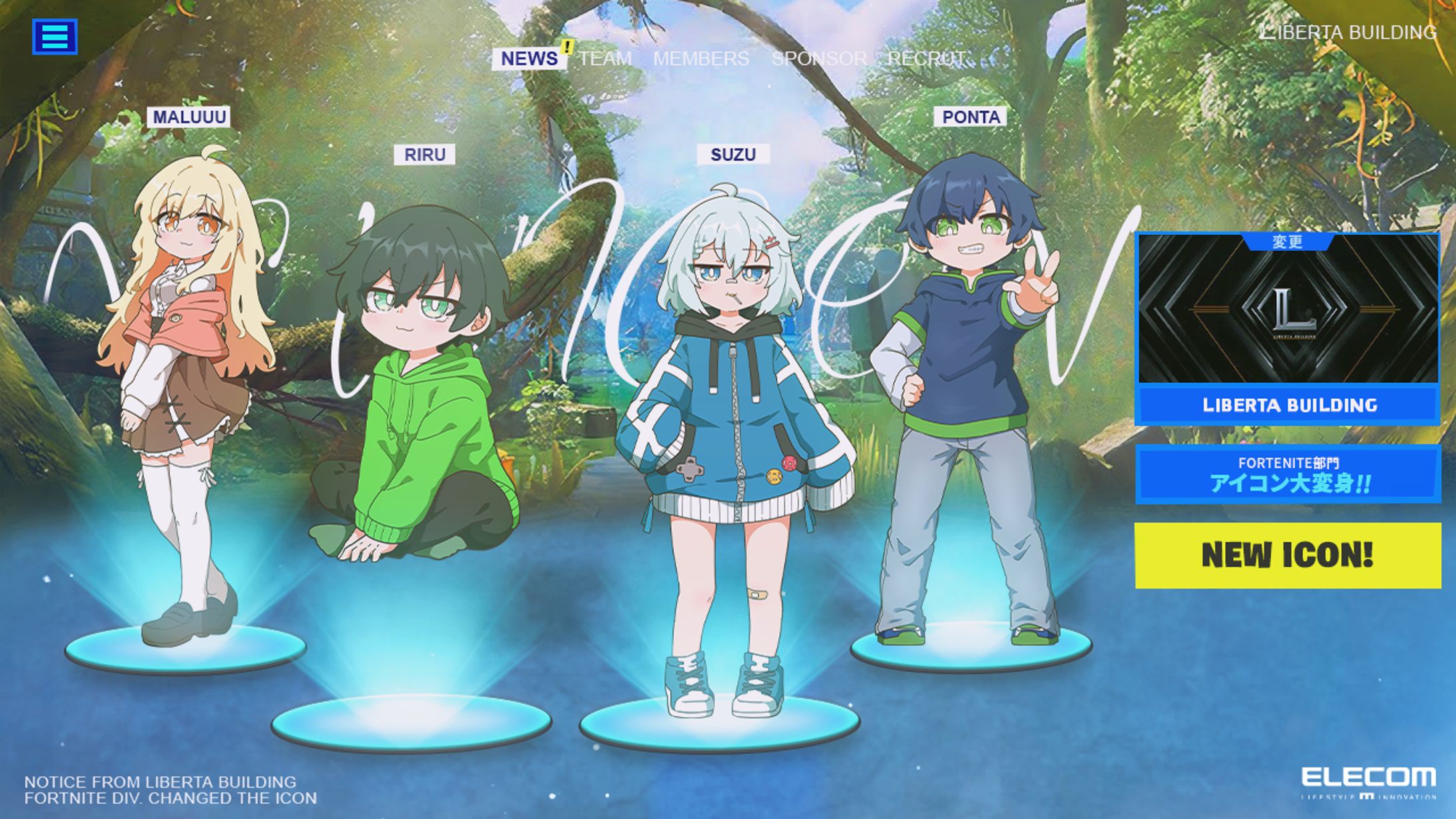Visit the ELECOM sponsor logo

(1368, 782)
